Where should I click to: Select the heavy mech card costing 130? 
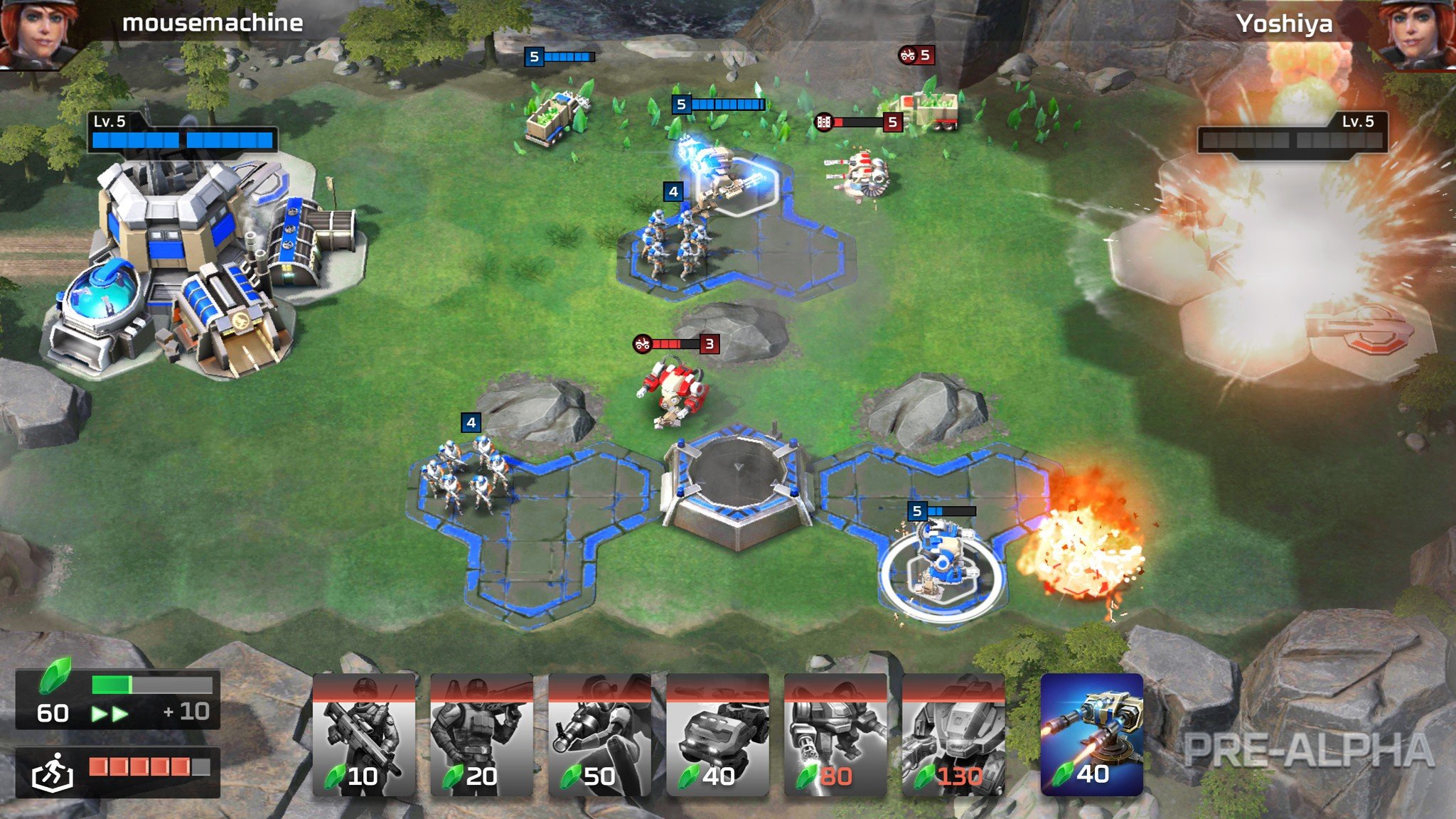click(x=953, y=736)
